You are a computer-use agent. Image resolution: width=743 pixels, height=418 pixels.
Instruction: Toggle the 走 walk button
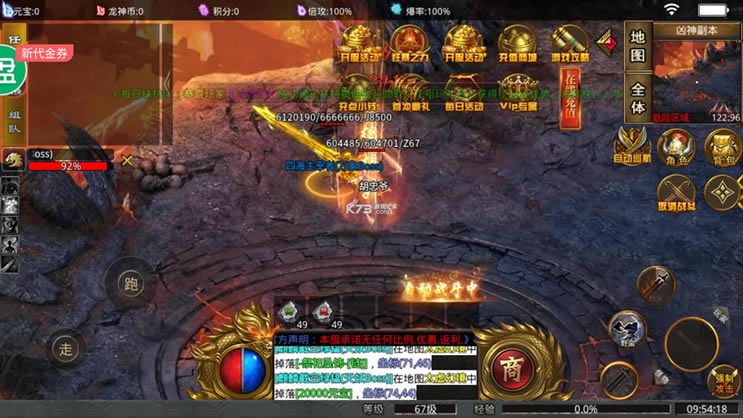(66, 349)
